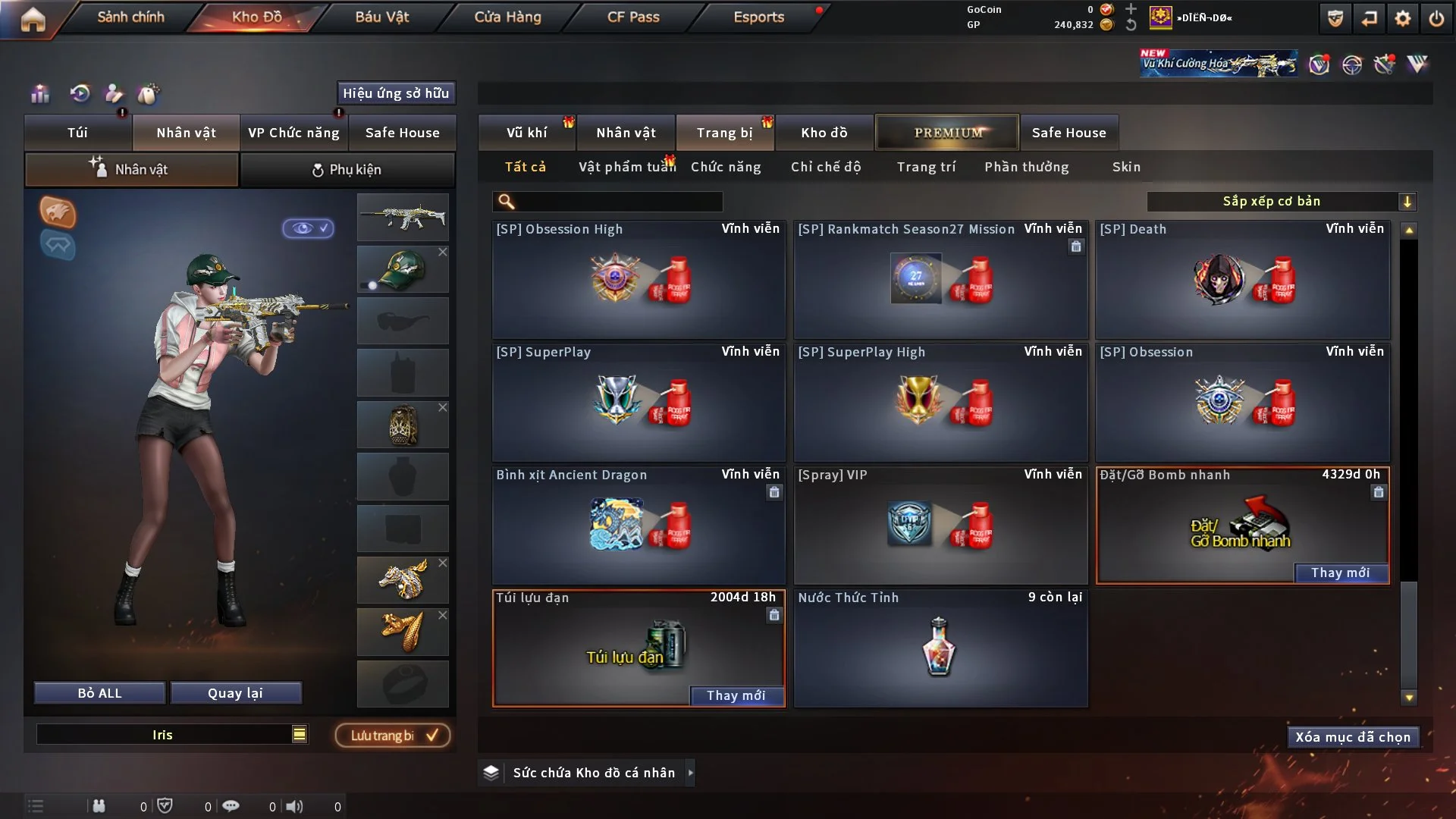Go to the Sảnh chính lobby tab
This screenshot has width=1456, height=819.
pyautogui.click(x=130, y=17)
